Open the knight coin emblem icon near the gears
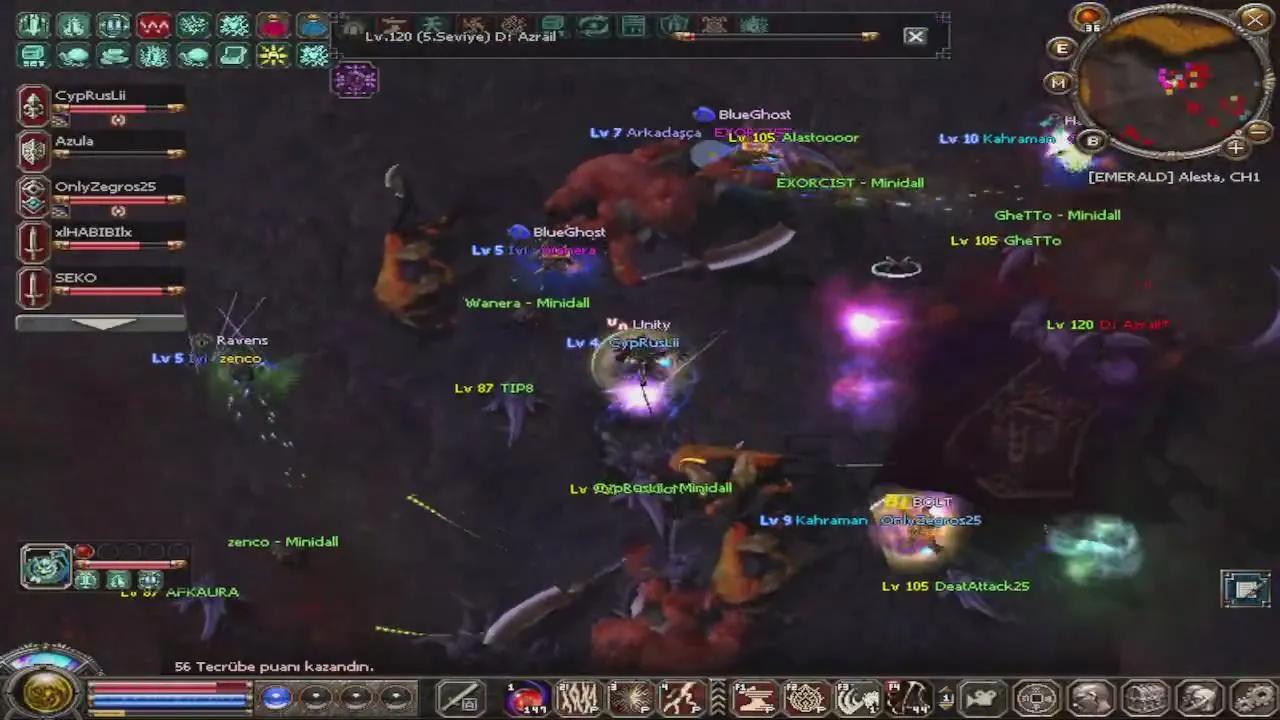Image resolution: width=1280 pixels, height=720 pixels. [1036, 699]
